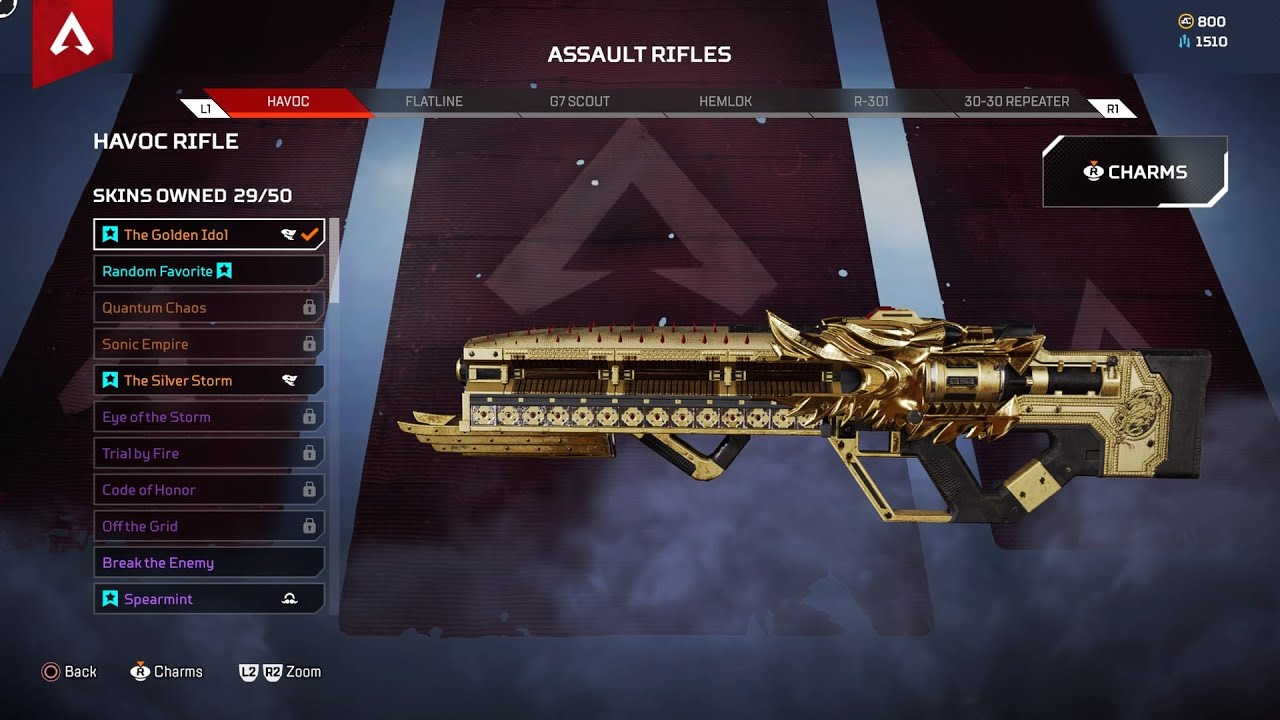Toggle the equipped checkmark on The Golden Idol
This screenshot has height=720, width=1280.
308,234
